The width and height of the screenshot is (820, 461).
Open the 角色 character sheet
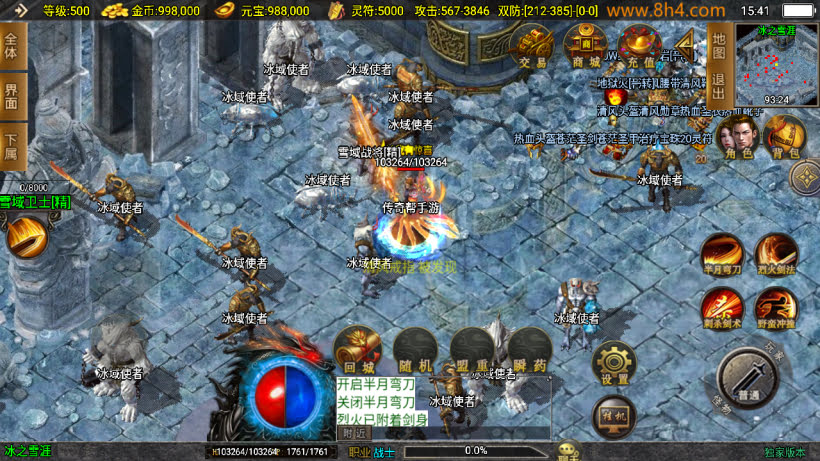738,137
